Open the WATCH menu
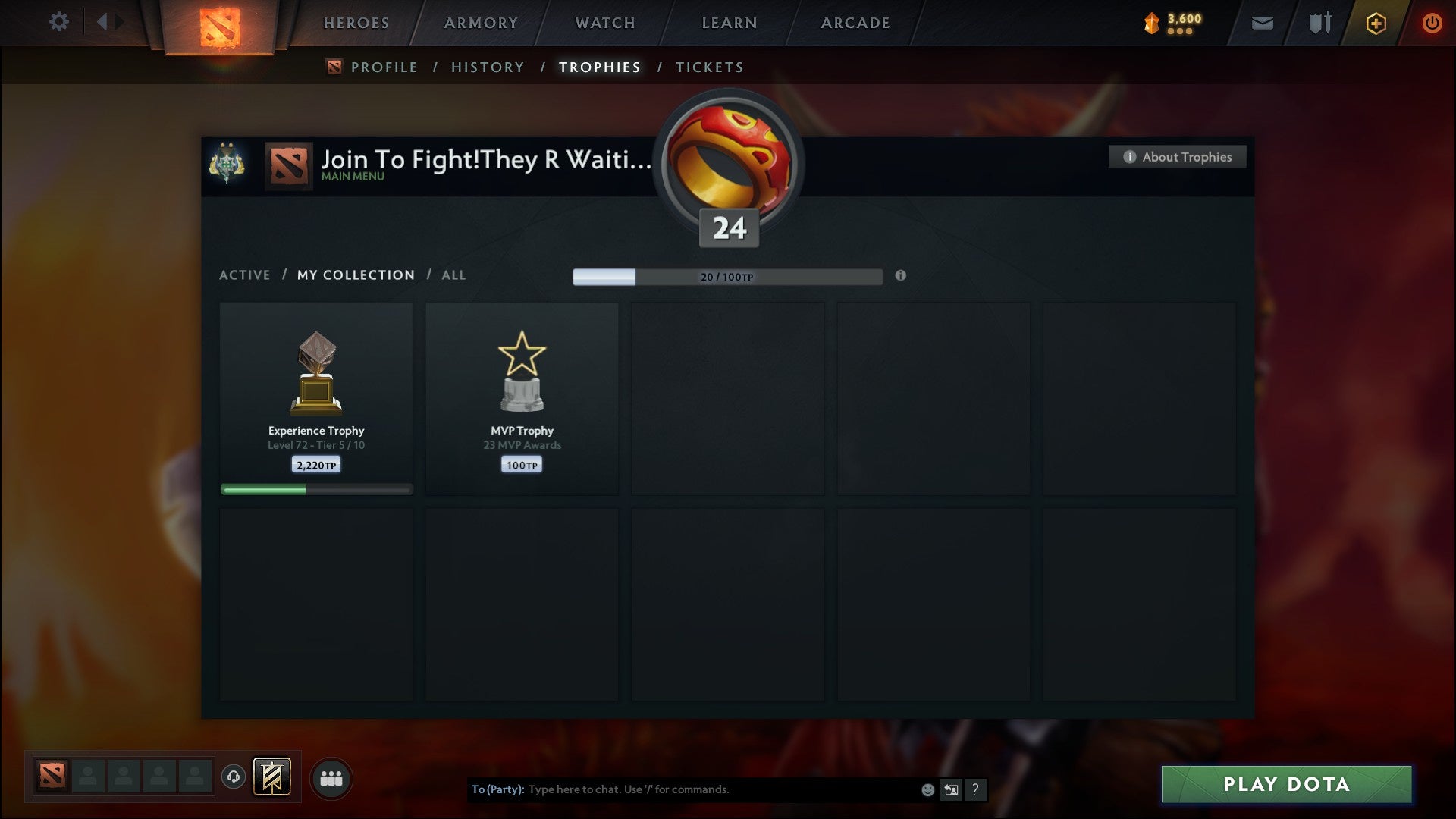1456x819 pixels. tap(604, 23)
